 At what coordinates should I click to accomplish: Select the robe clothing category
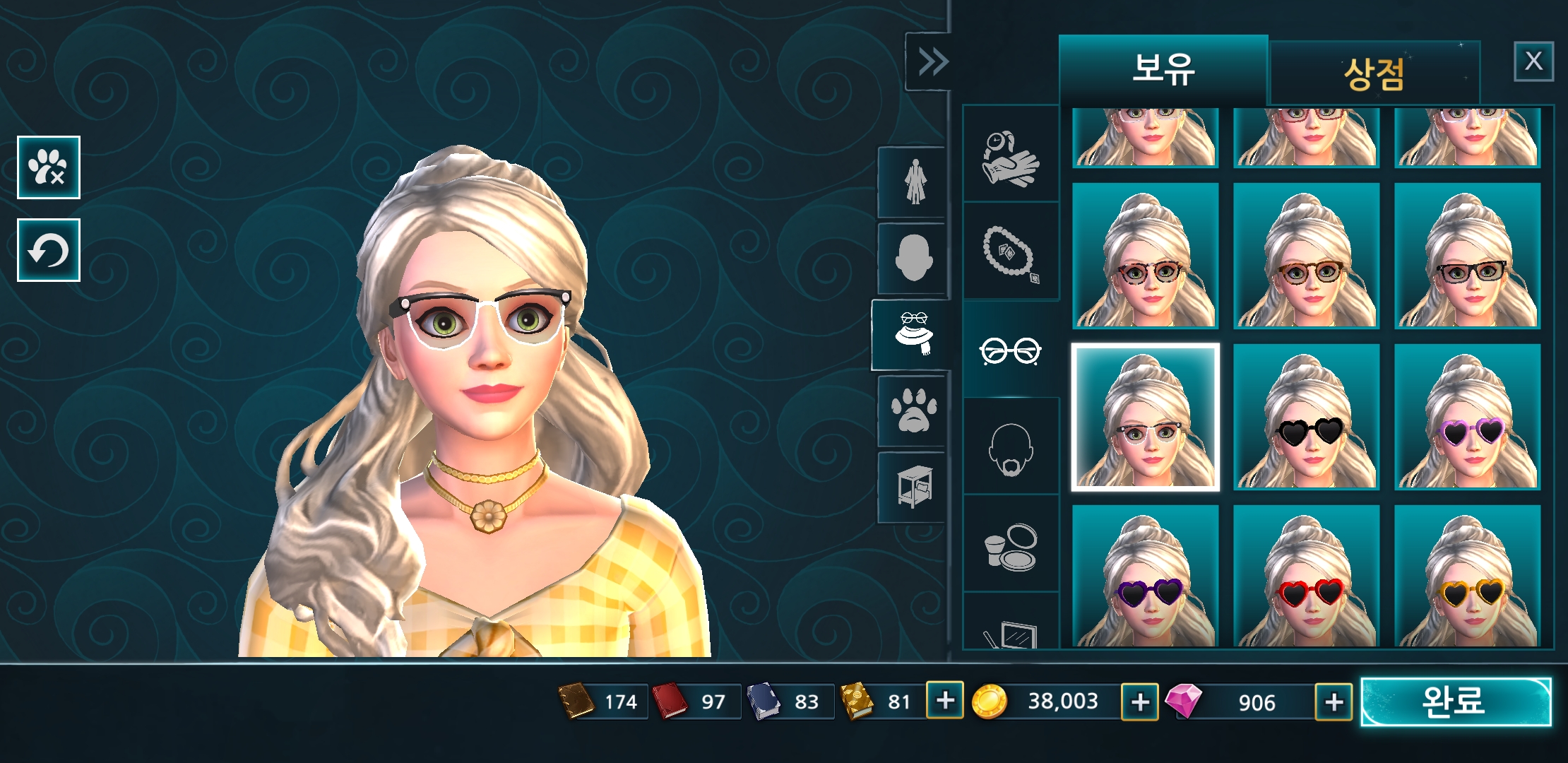coord(914,182)
